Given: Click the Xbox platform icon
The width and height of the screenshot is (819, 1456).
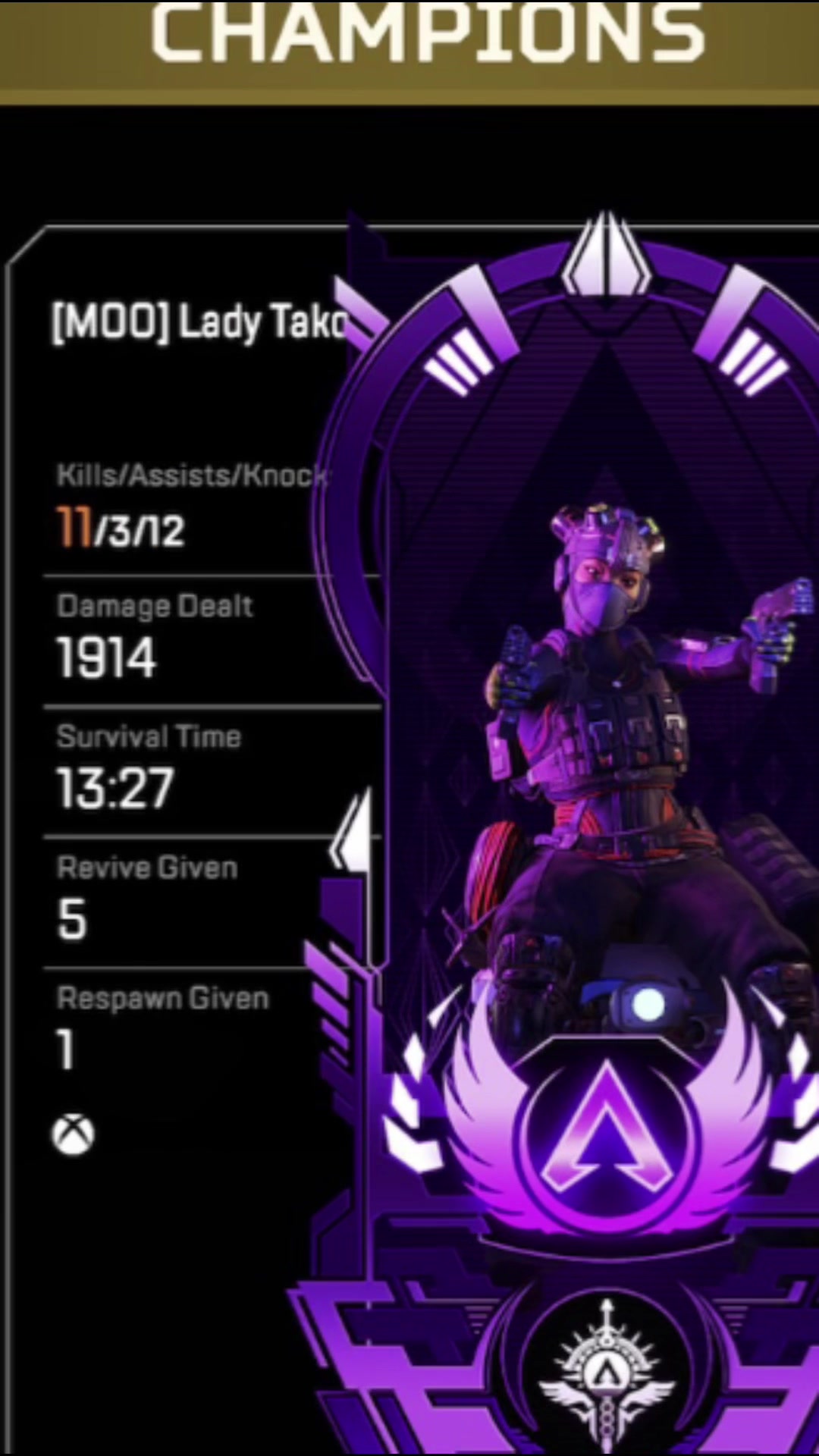Looking at the screenshot, I should pos(74,1134).
